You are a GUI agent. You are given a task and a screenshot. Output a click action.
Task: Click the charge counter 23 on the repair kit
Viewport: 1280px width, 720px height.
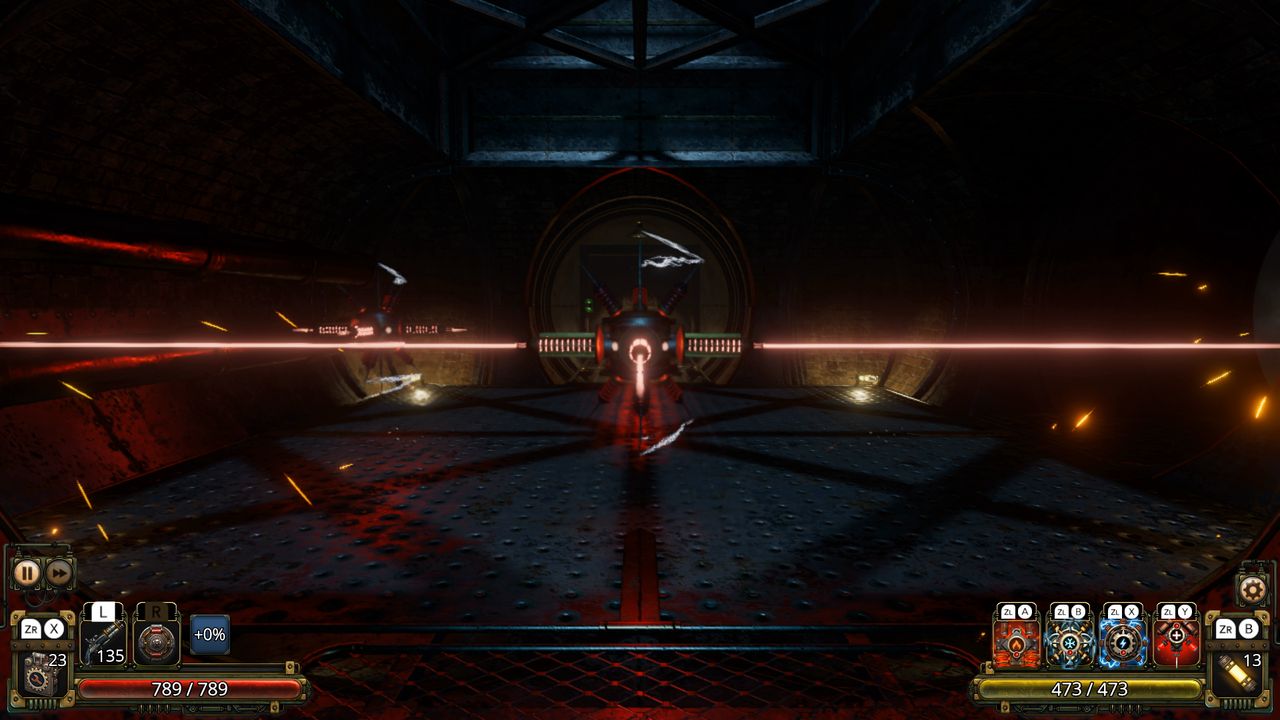pyautogui.click(x=59, y=660)
